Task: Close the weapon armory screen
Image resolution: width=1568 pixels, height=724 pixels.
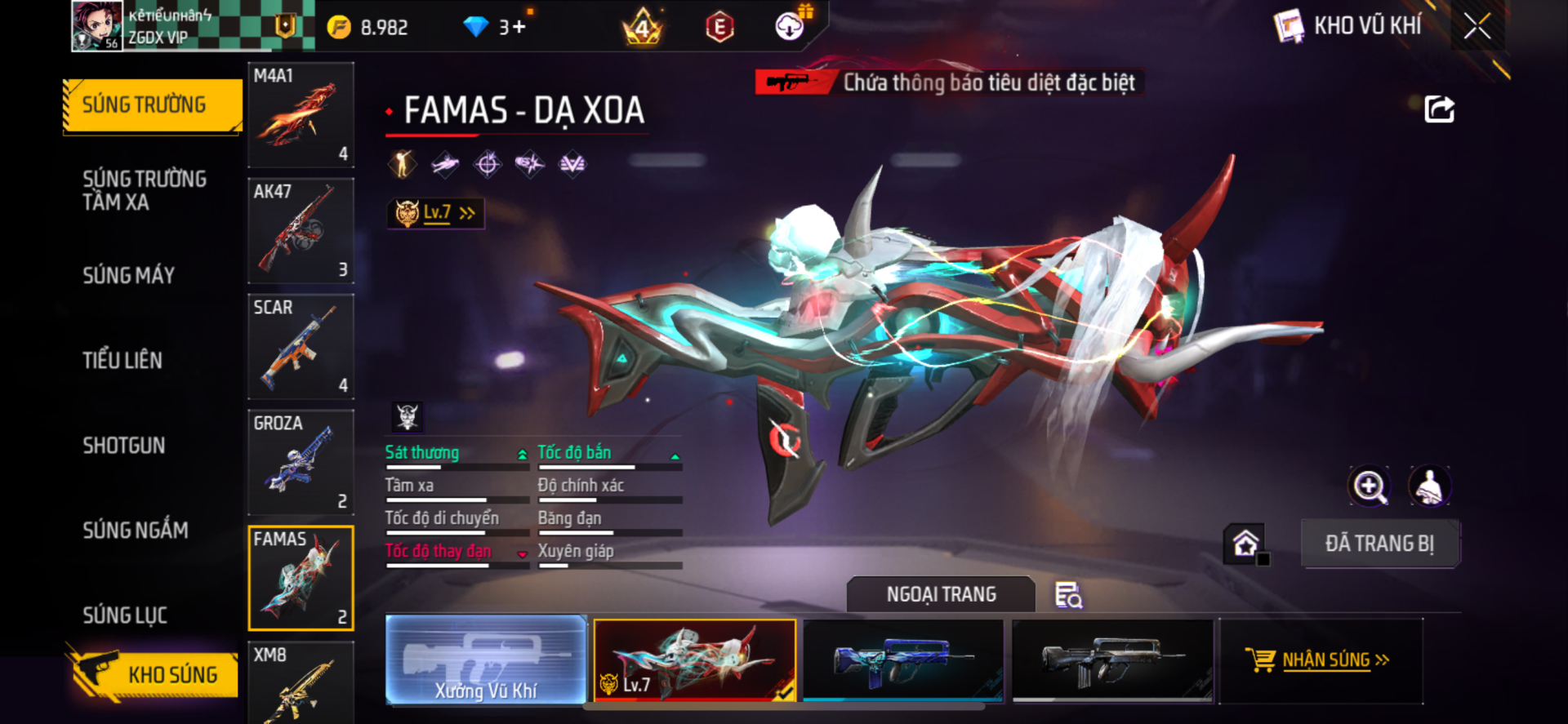Action: pos(1477,26)
